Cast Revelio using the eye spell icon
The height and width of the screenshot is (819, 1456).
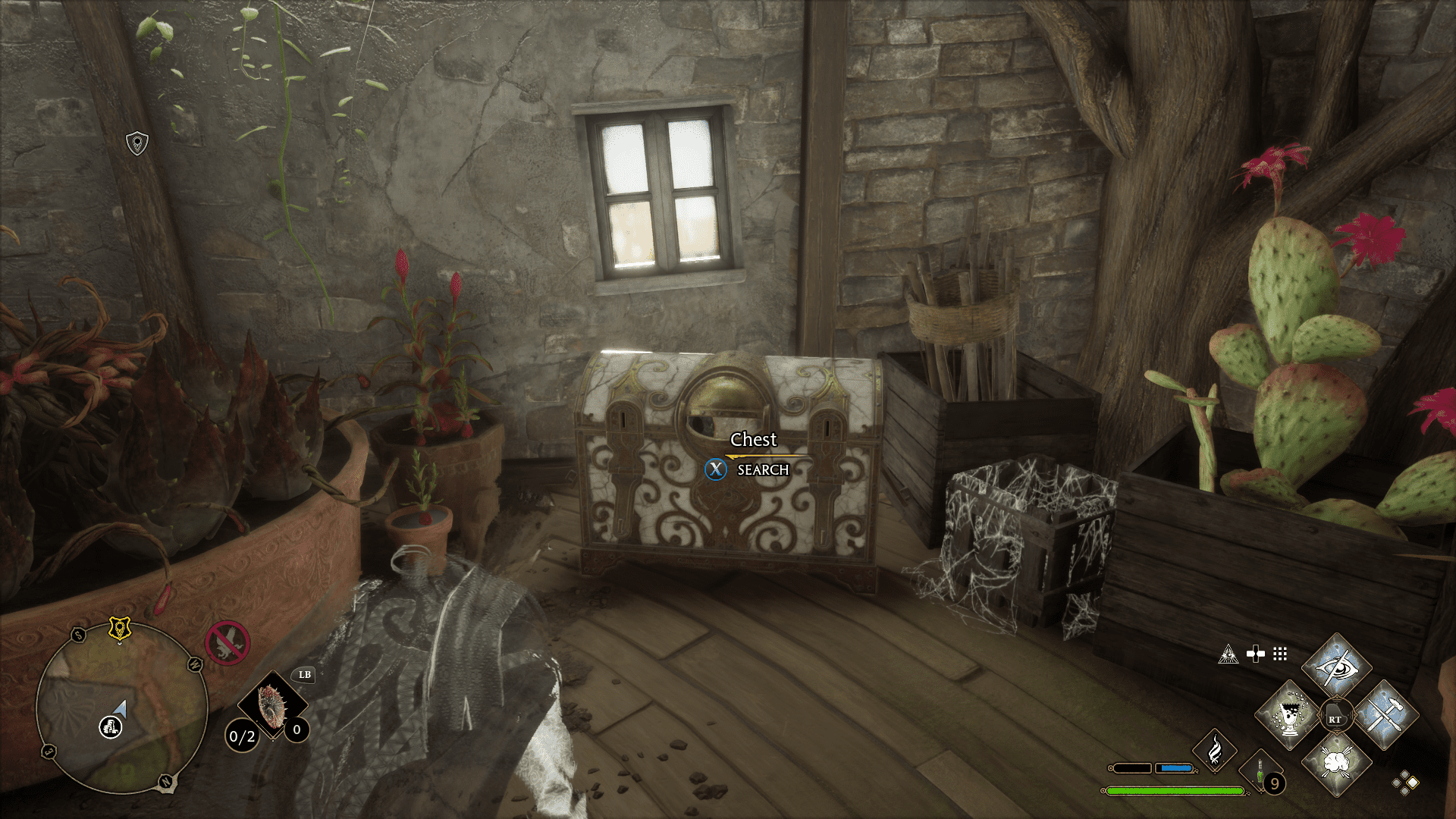(x=1338, y=668)
